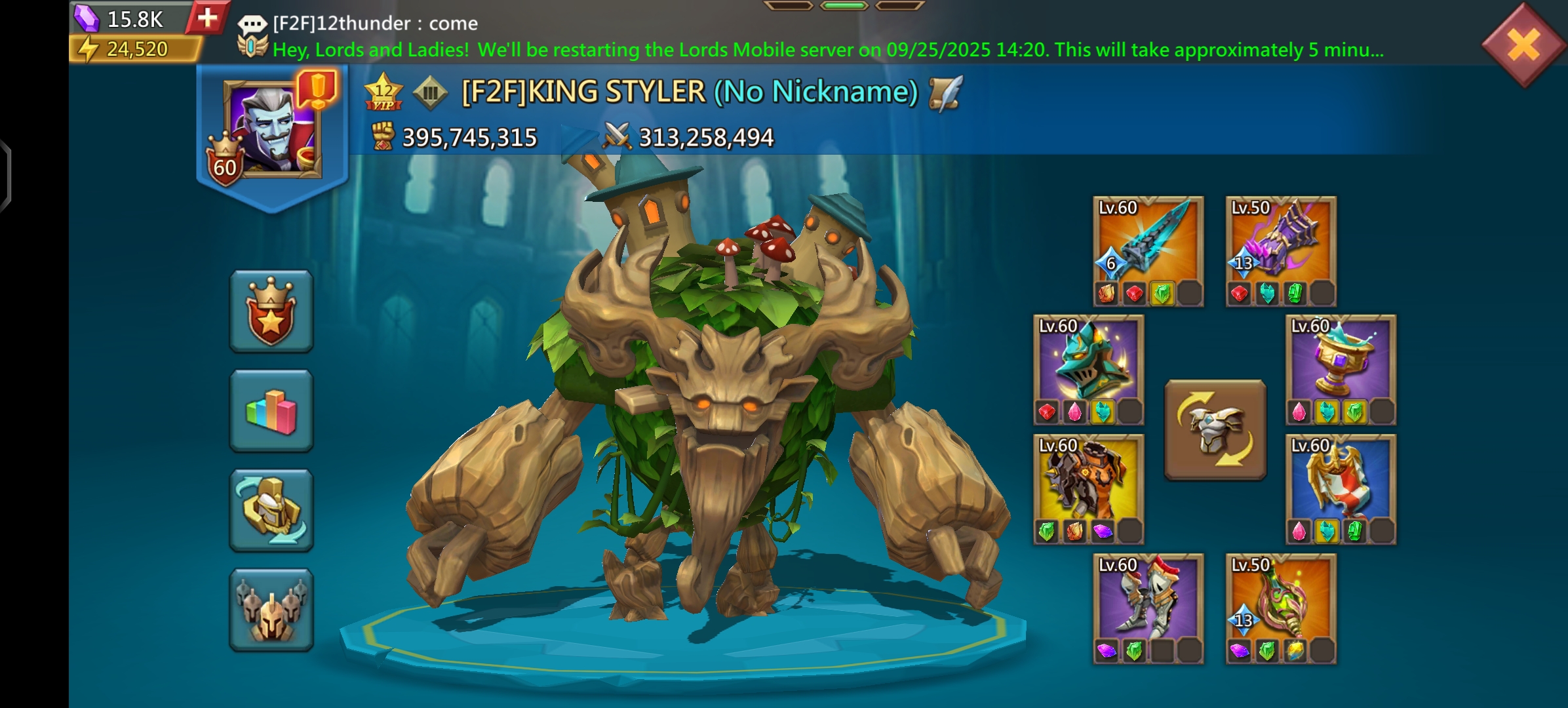The image size is (1568, 708).
Task: Click the VIP 12 star badge
Action: [x=383, y=92]
